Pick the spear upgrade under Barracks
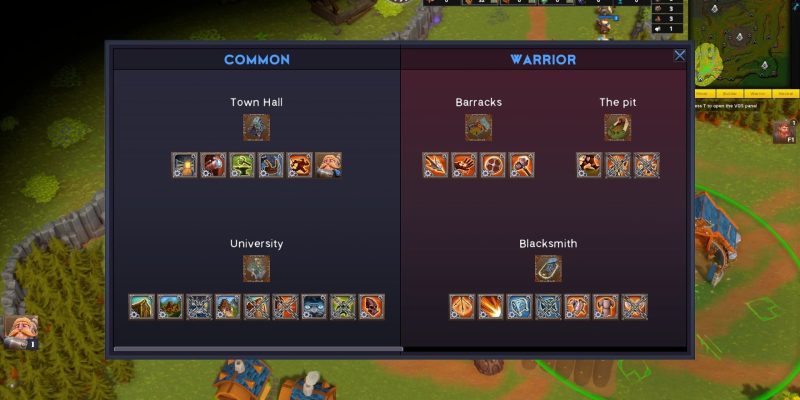The image size is (800, 400). point(435,165)
